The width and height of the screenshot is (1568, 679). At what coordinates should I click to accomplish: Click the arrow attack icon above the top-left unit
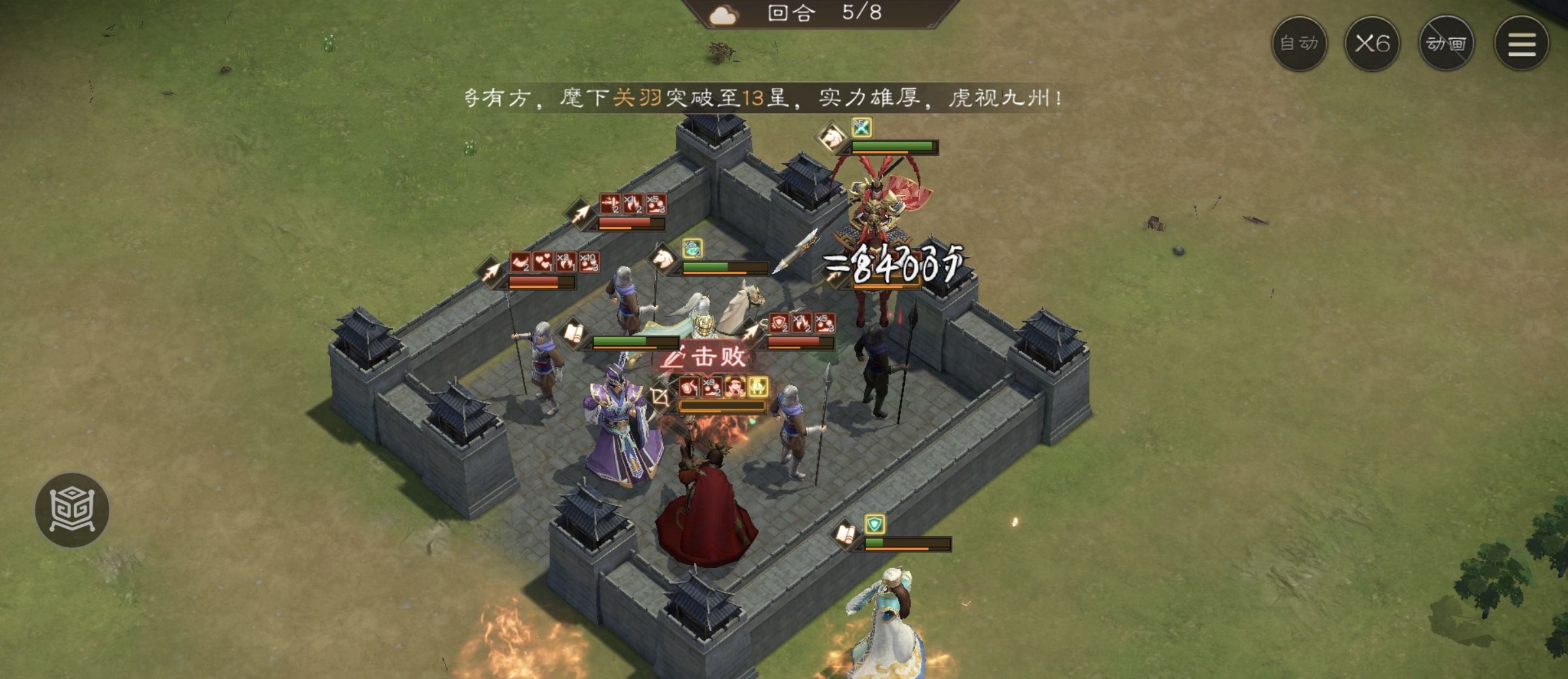[580, 212]
